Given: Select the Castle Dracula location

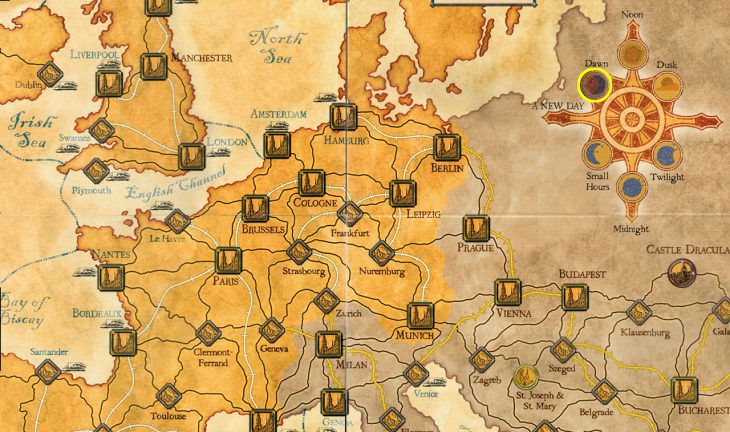Looking at the screenshot, I should 683,269.
